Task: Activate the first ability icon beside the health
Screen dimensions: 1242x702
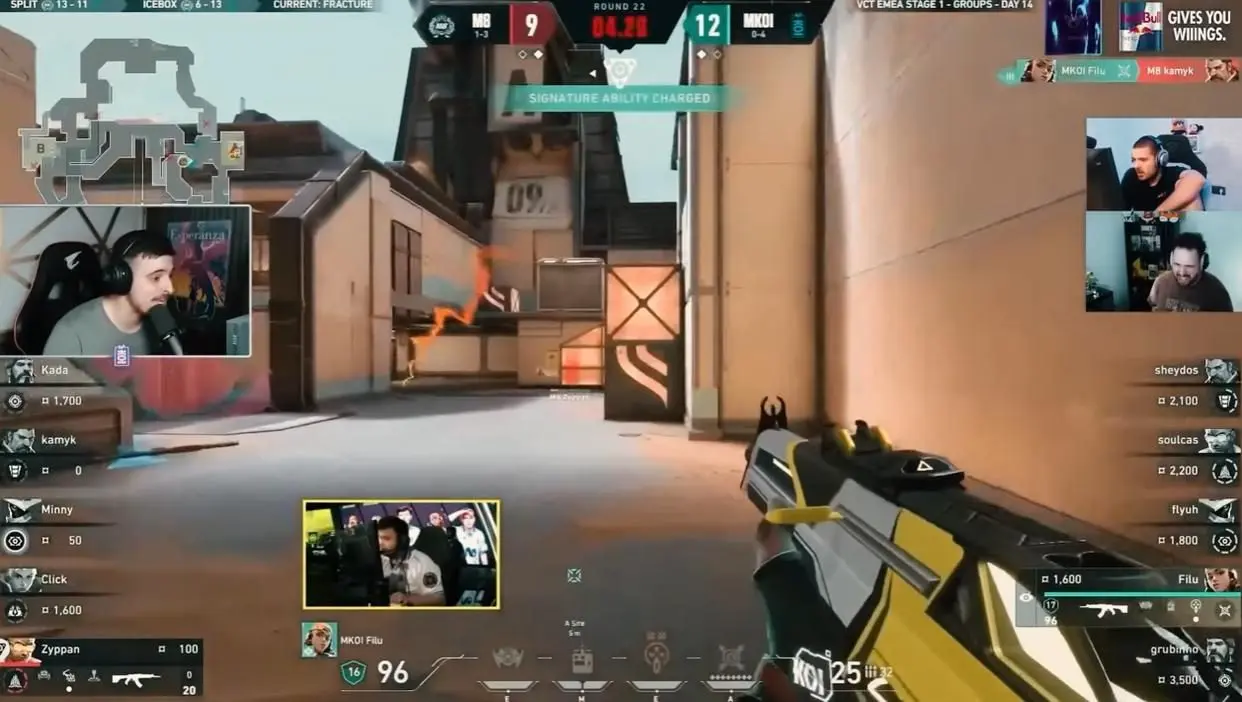Action: coord(508,660)
